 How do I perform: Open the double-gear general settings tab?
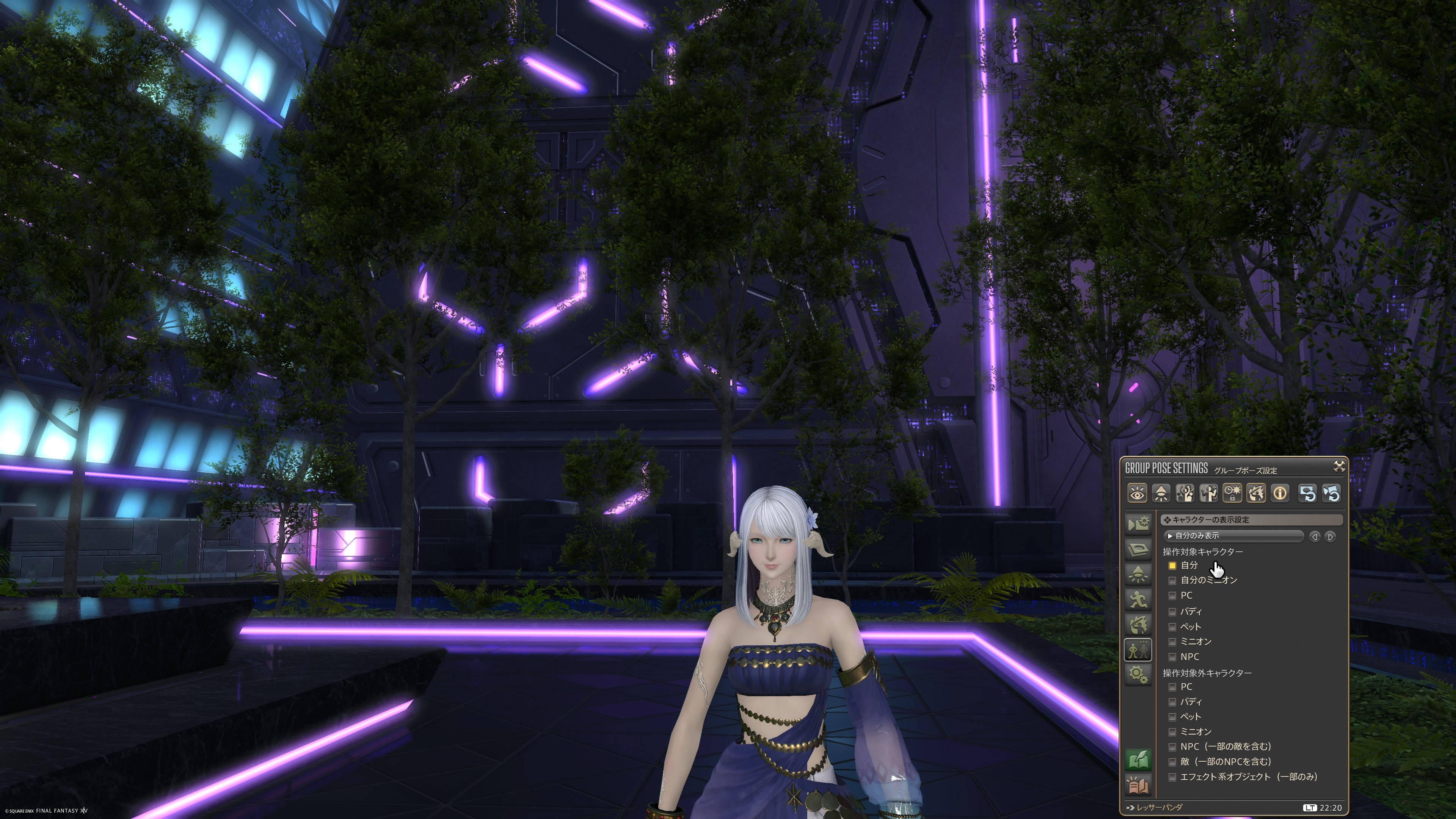(1138, 674)
